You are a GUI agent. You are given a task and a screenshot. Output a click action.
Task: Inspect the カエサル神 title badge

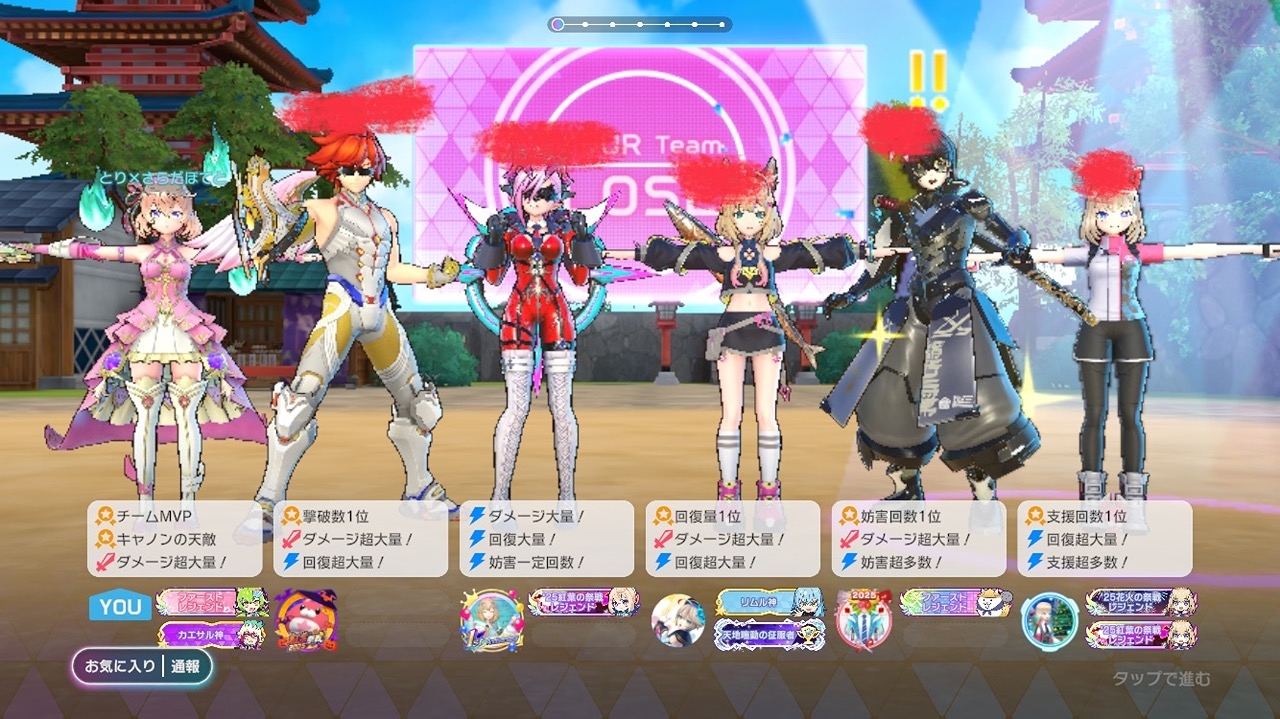point(212,635)
